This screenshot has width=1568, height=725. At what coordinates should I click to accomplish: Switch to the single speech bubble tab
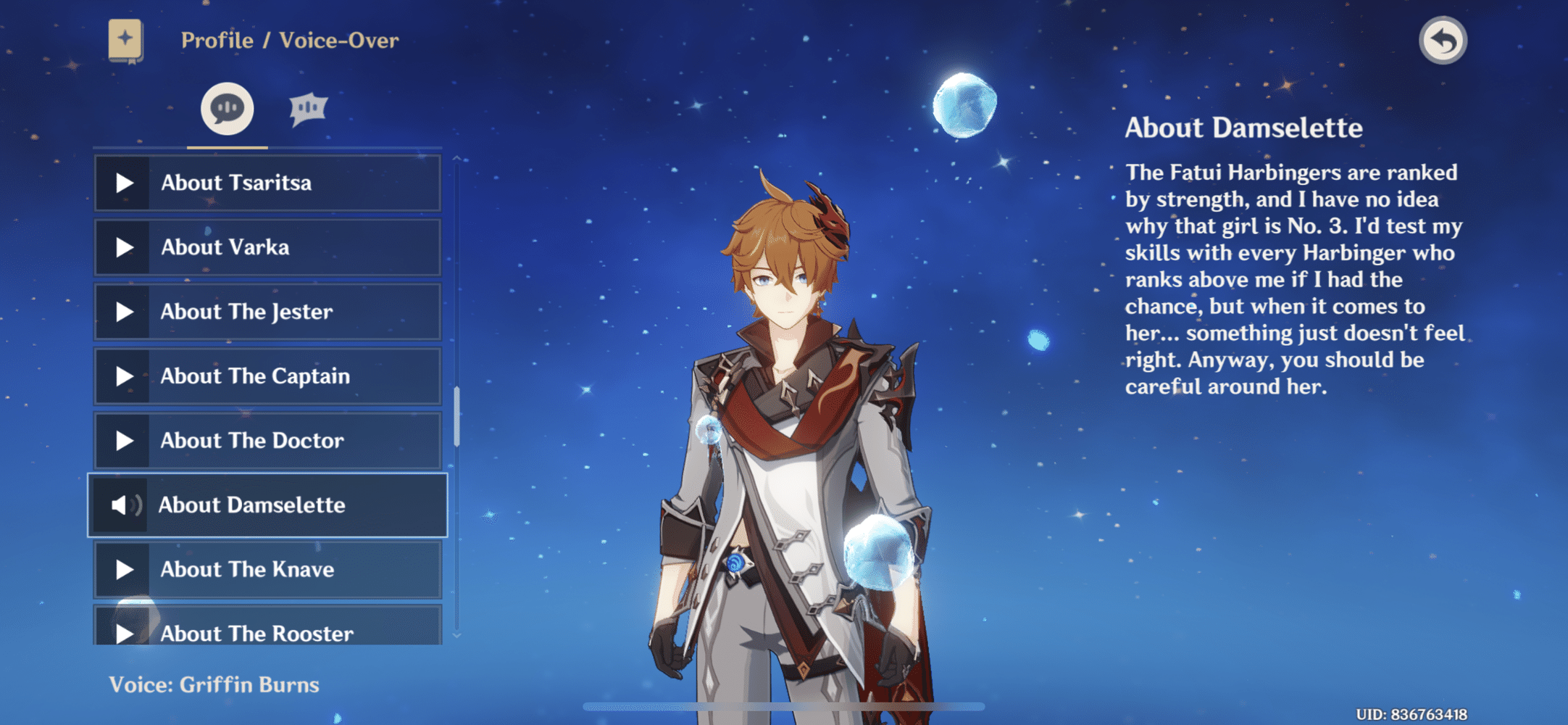point(227,109)
